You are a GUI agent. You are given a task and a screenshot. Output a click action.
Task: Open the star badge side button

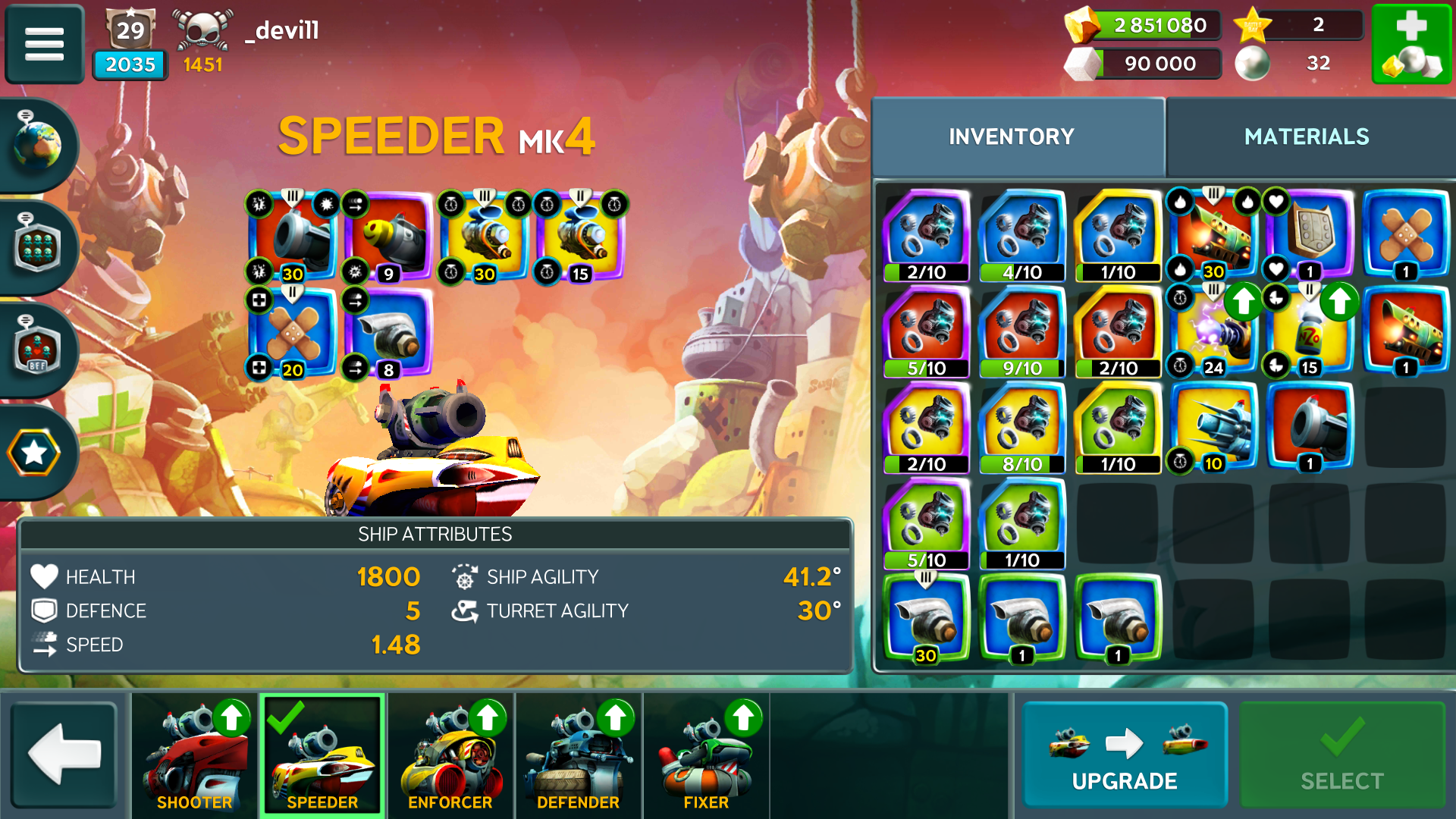[x=35, y=453]
